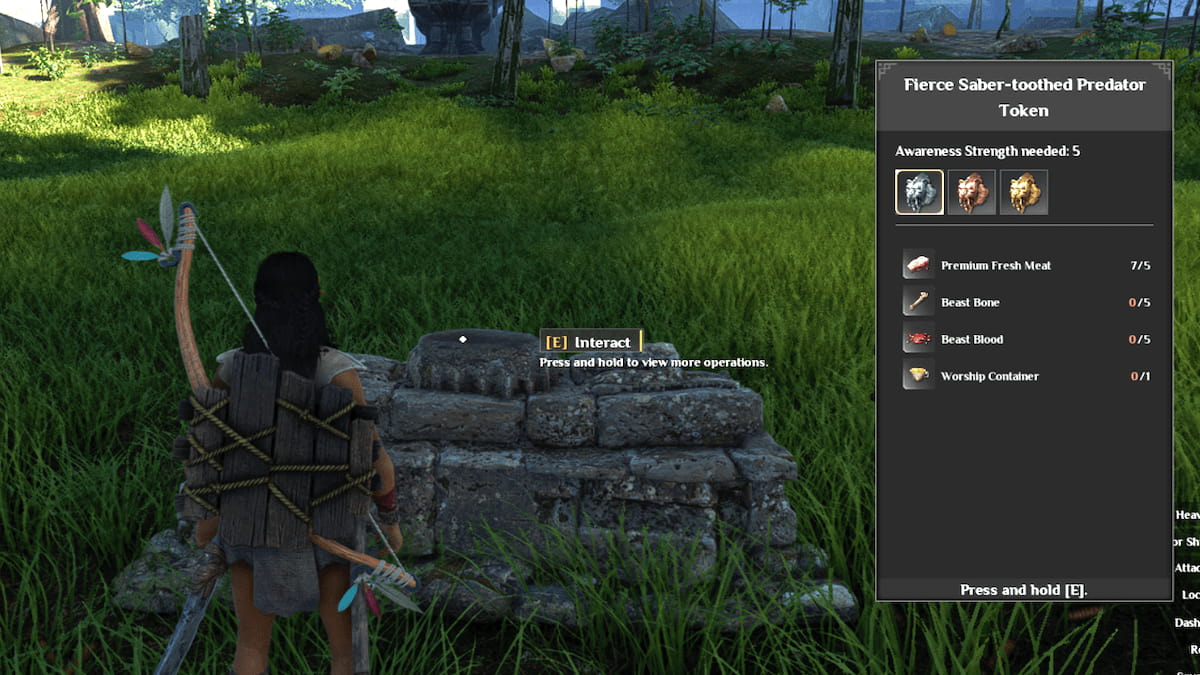Pick the gold saber-tooth token icon
The width and height of the screenshot is (1200, 675).
click(x=1023, y=192)
